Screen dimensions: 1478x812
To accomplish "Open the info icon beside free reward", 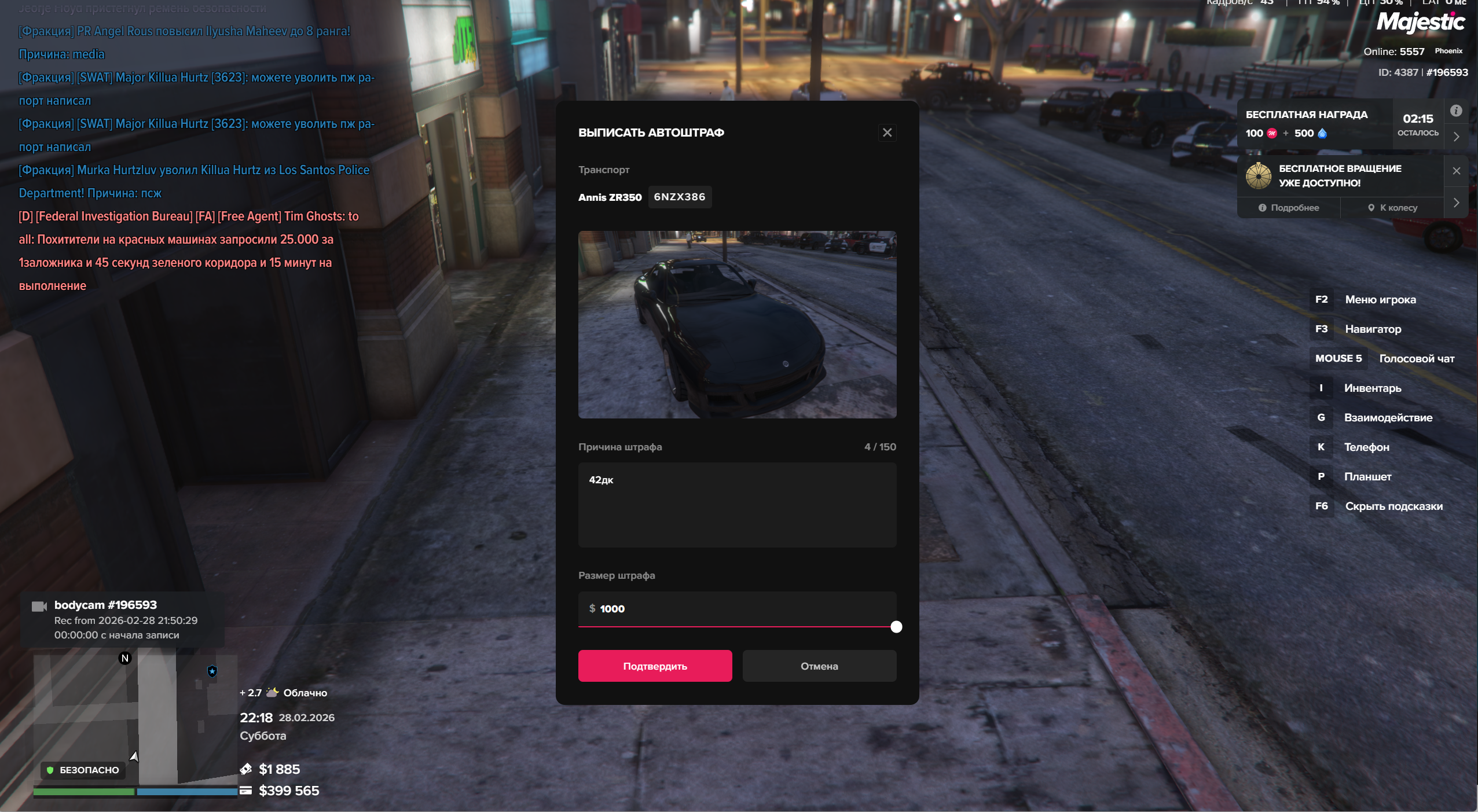I will click(x=1456, y=111).
